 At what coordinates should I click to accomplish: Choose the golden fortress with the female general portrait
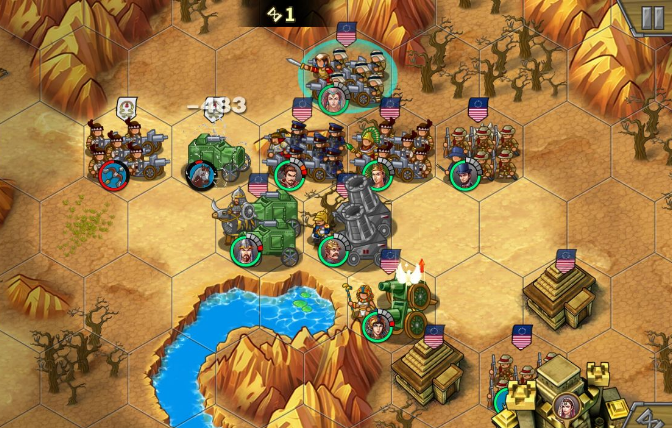(558, 394)
